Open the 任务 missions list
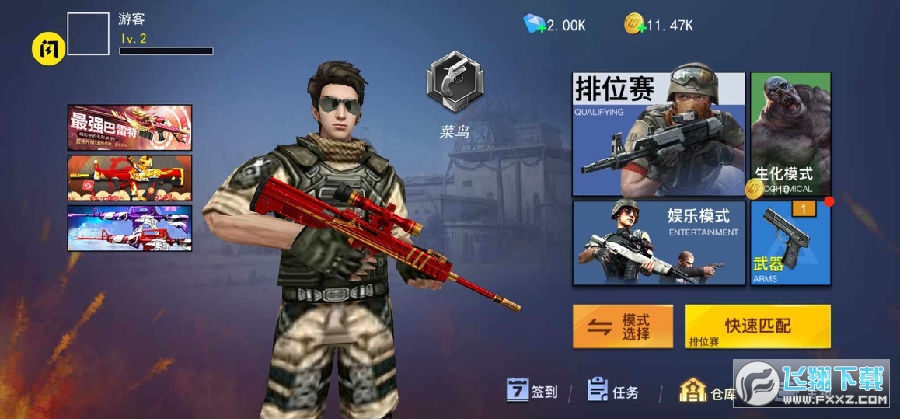The height and width of the screenshot is (419, 900). tap(613, 391)
